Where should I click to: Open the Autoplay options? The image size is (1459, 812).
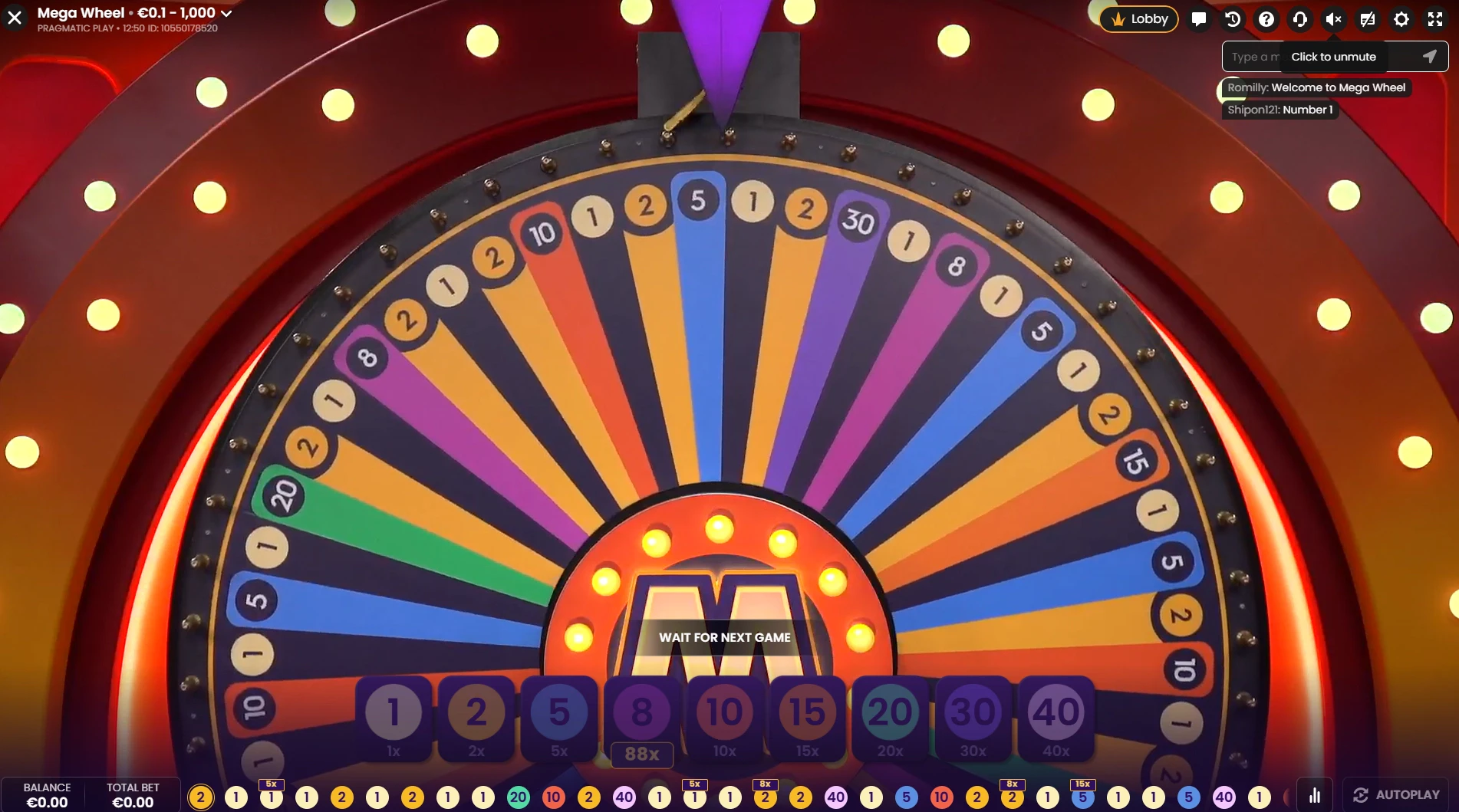coord(1396,795)
